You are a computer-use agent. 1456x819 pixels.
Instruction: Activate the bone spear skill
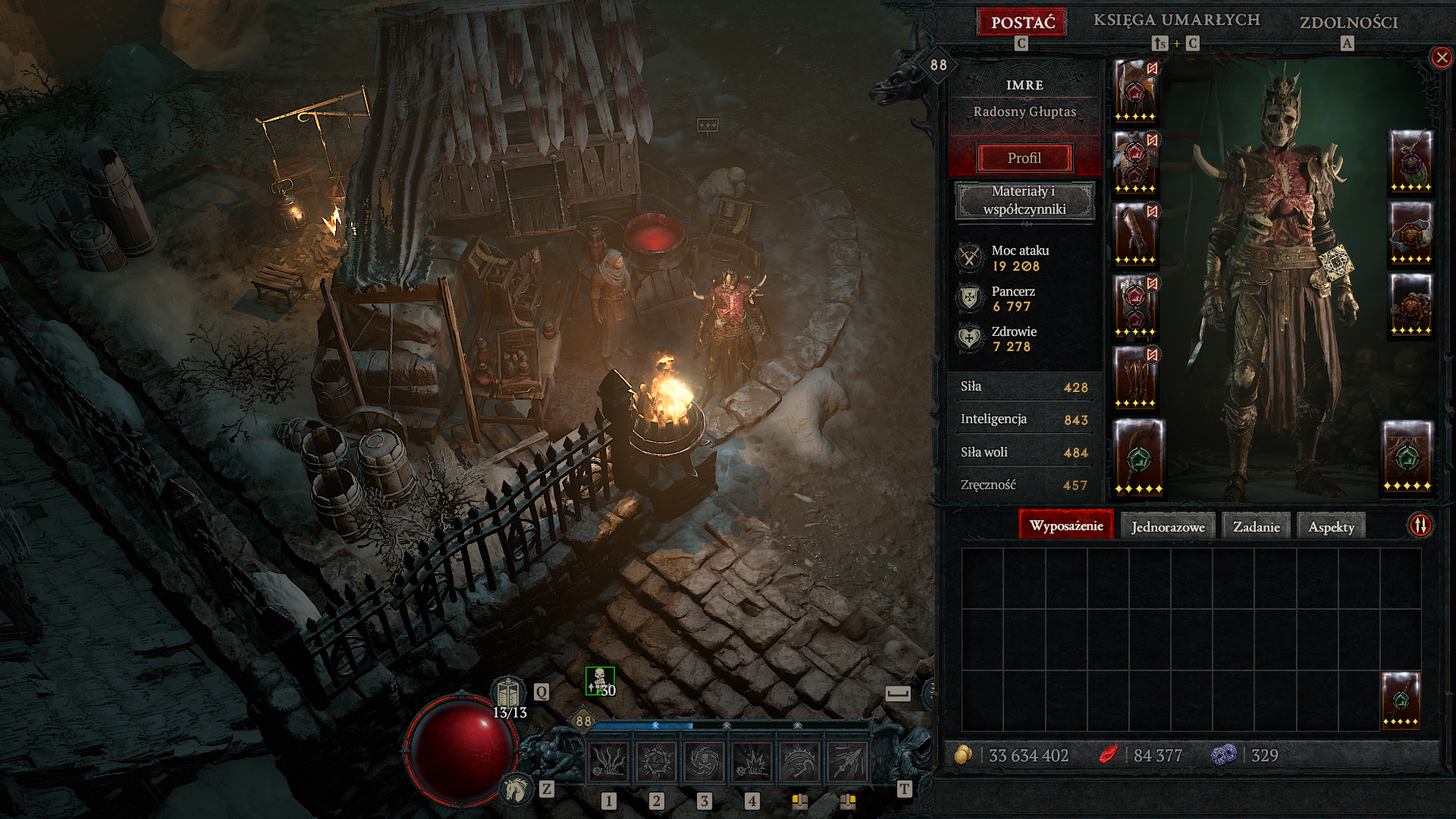click(847, 761)
